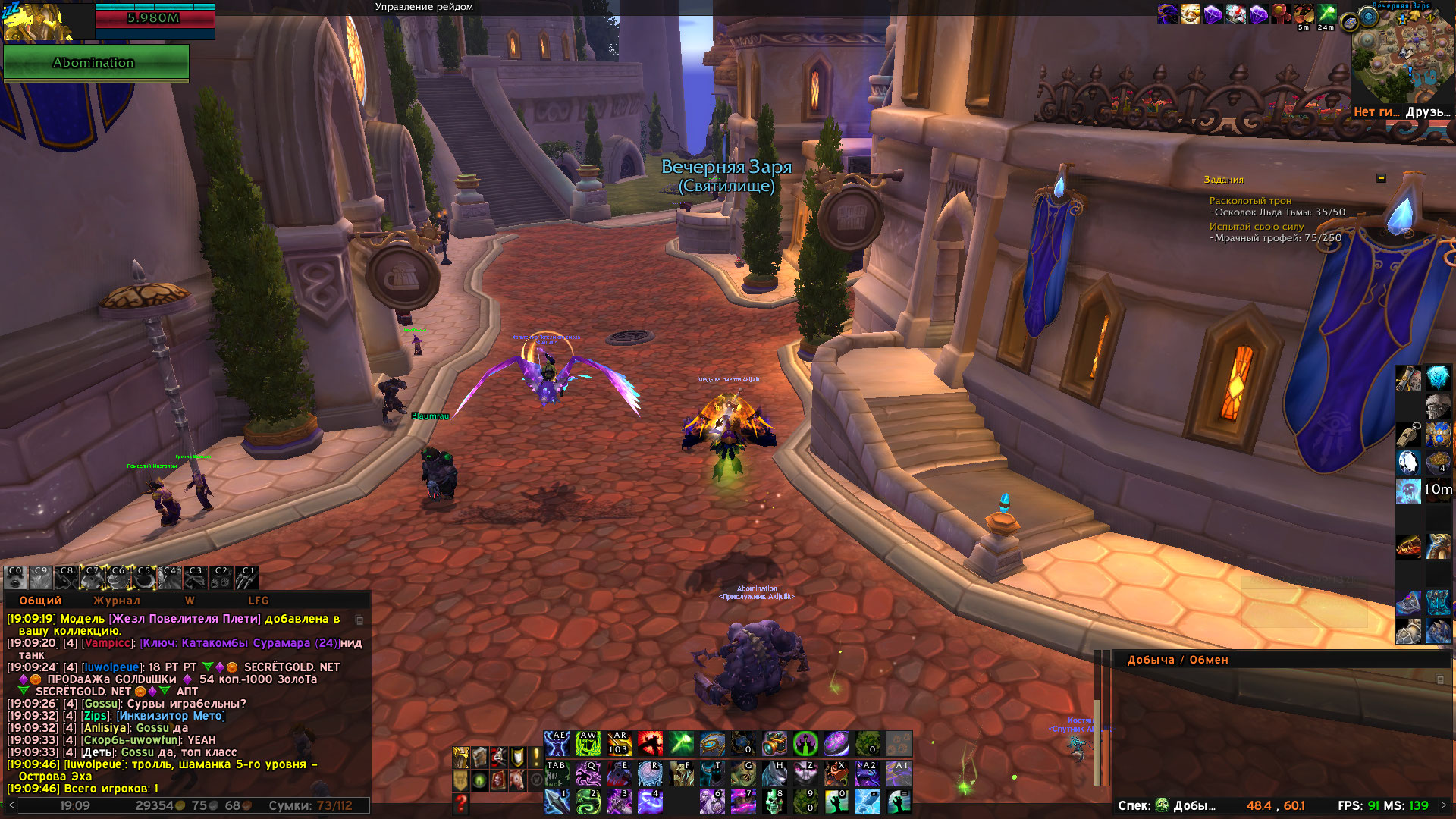Switch to the LFG chat tab

pos(258,601)
